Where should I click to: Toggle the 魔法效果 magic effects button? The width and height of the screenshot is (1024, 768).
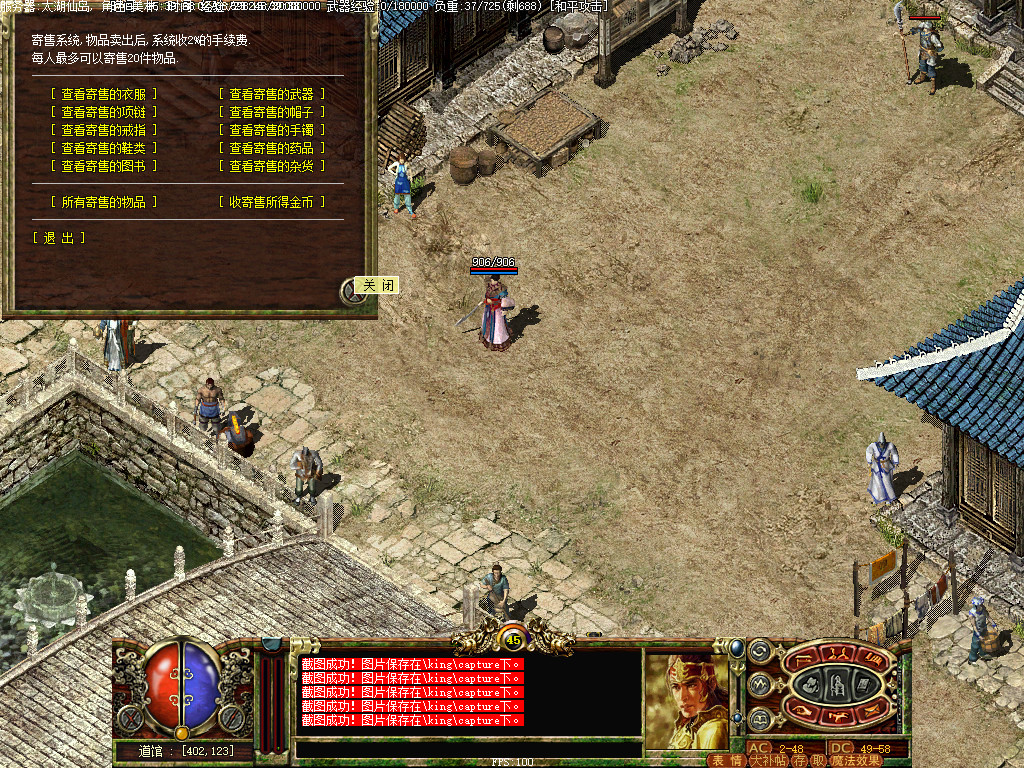(x=856, y=760)
